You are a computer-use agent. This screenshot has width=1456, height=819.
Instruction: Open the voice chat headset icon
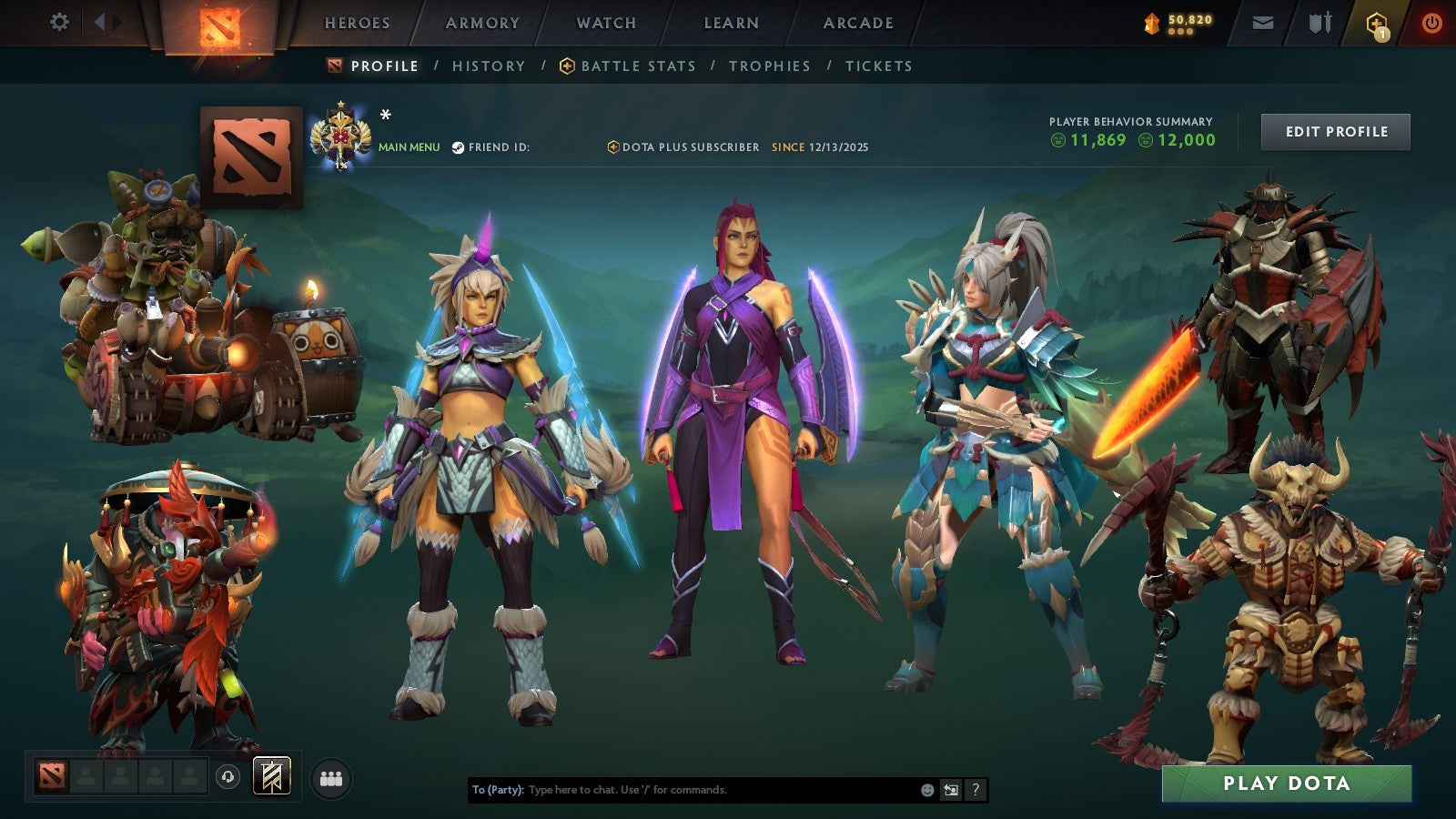click(x=227, y=778)
